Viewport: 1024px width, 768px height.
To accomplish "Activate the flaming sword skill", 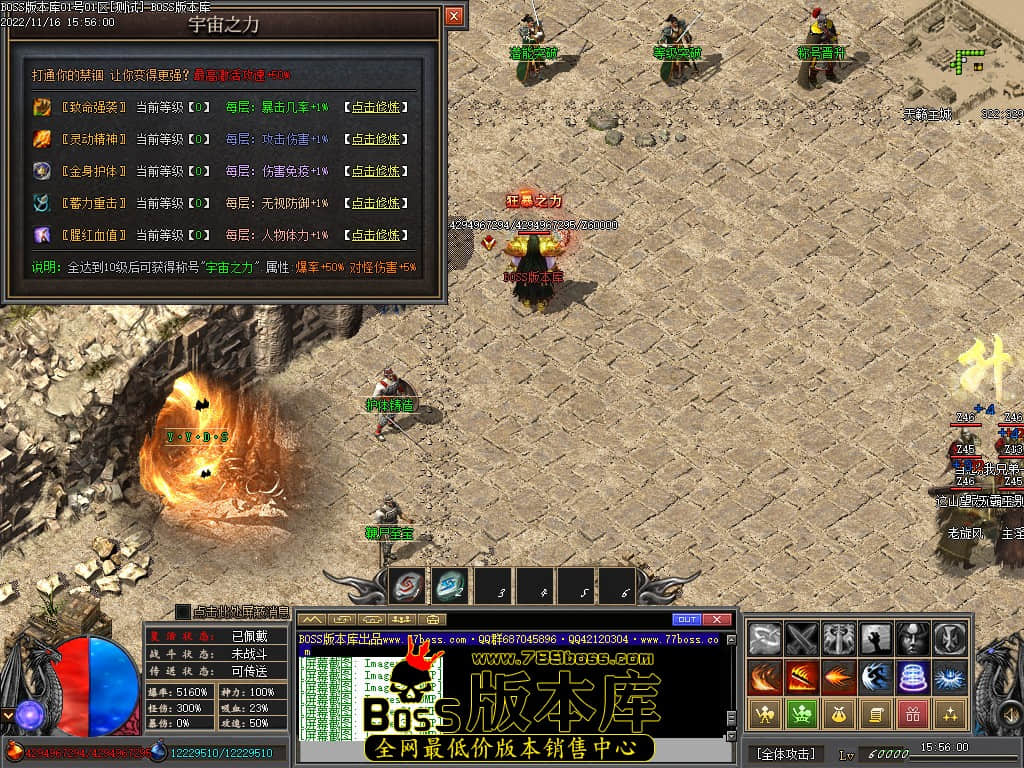I will 802,676.
